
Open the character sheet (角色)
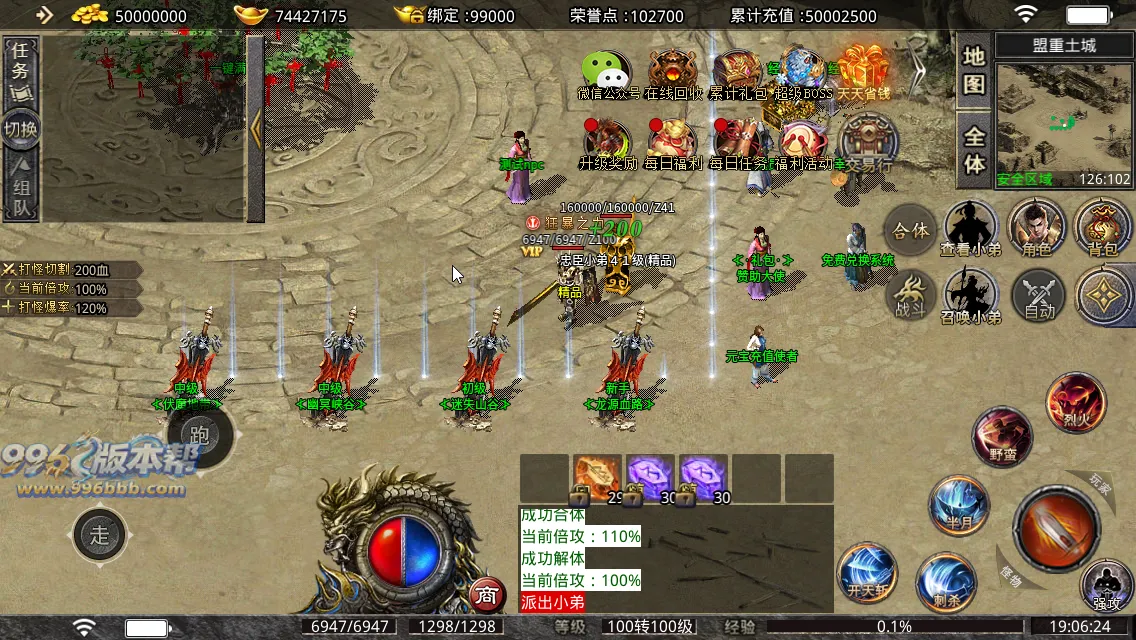pos(1036,226)
